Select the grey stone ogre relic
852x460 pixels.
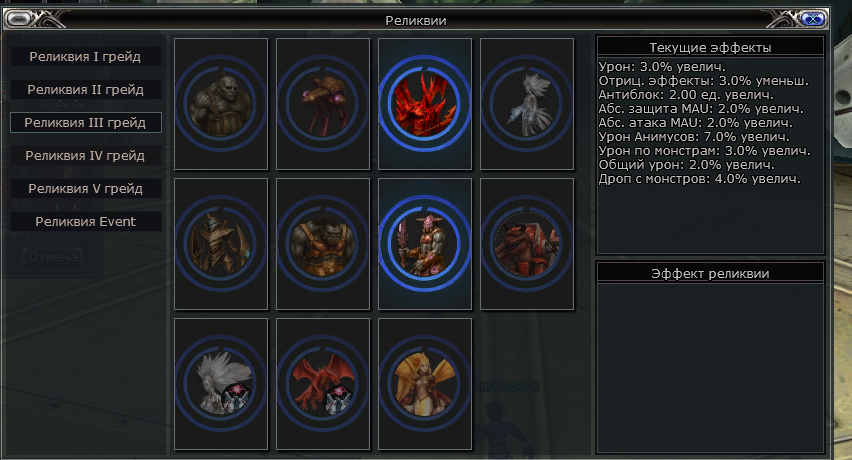click(221, 103)
